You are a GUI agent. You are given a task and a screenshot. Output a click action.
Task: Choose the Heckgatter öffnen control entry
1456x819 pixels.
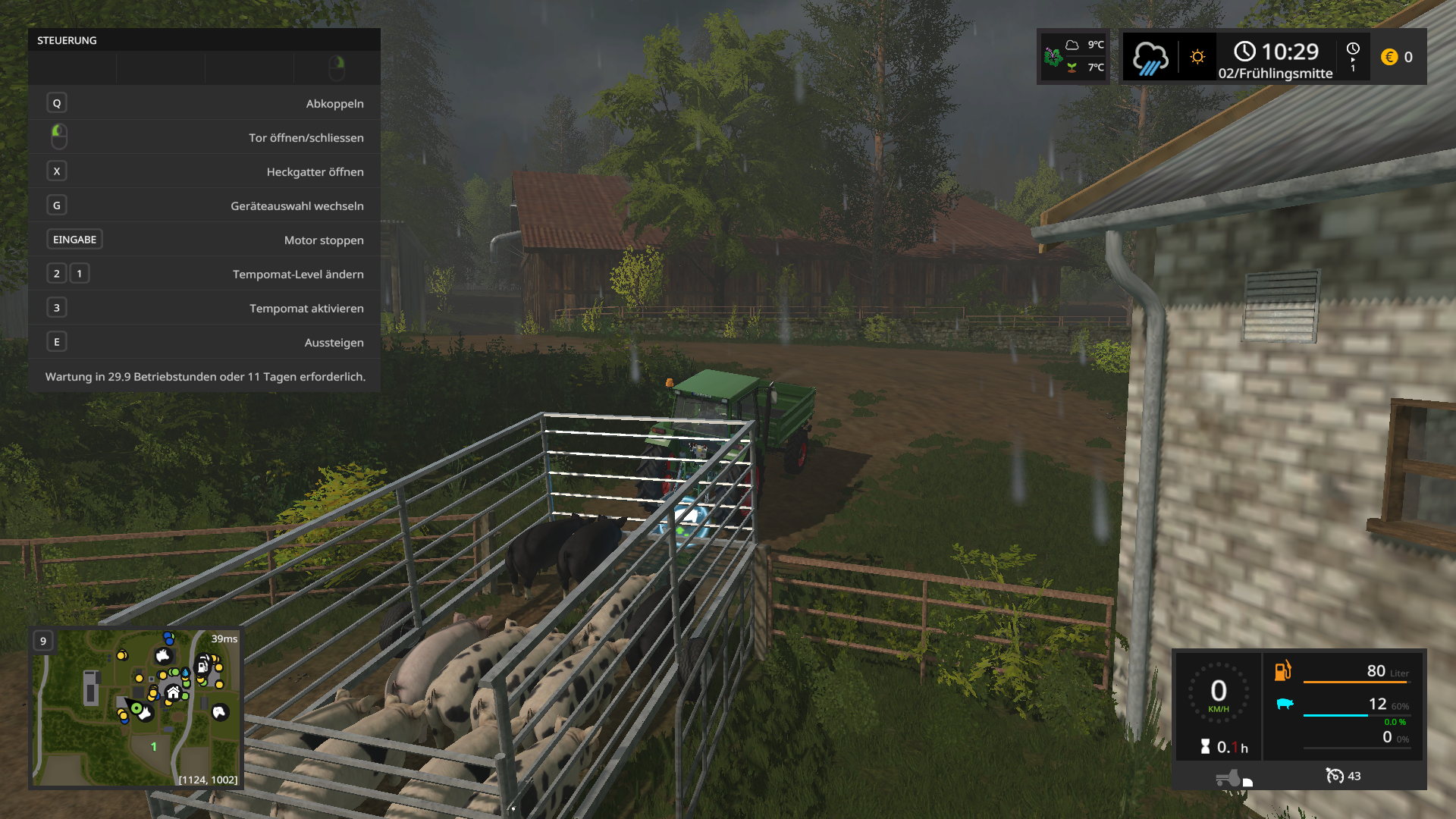pos(204,171)
